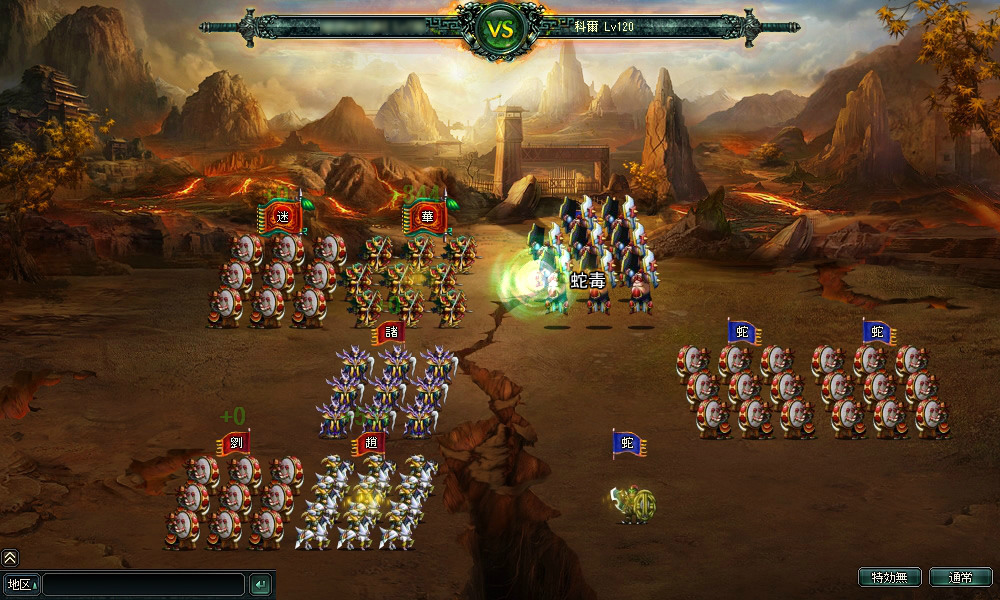Send the chat message with the enter arrow button
This screenshot has width=1000, height=600.
point(260,584)
